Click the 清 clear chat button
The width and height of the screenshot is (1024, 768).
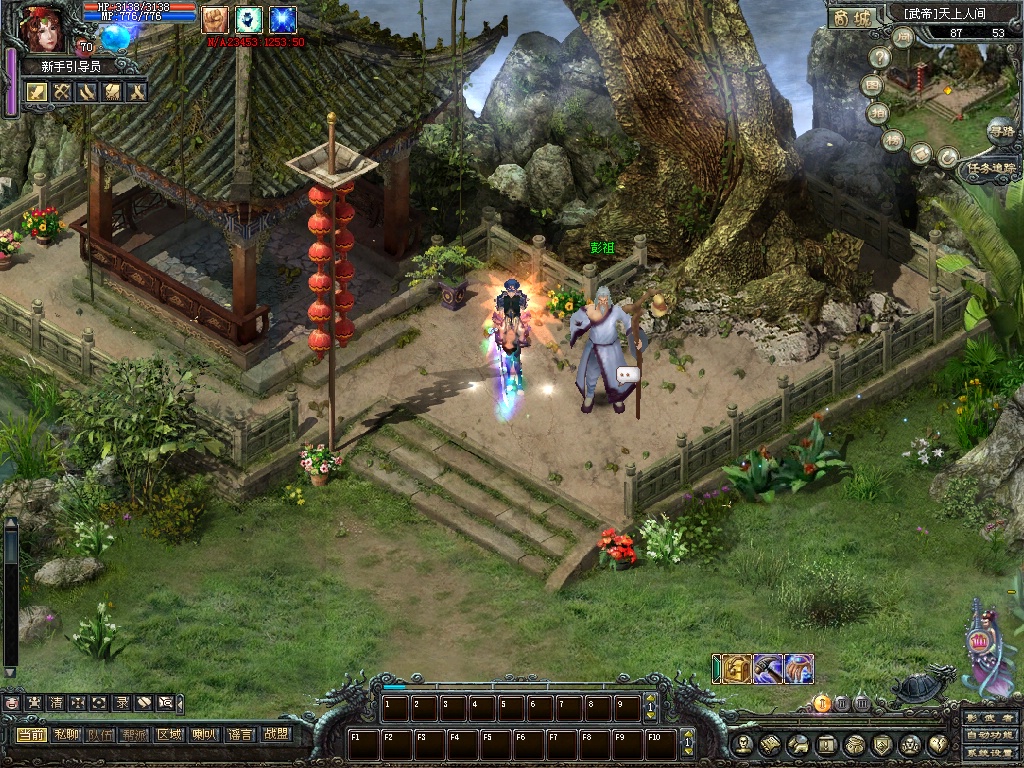[56, 703]
